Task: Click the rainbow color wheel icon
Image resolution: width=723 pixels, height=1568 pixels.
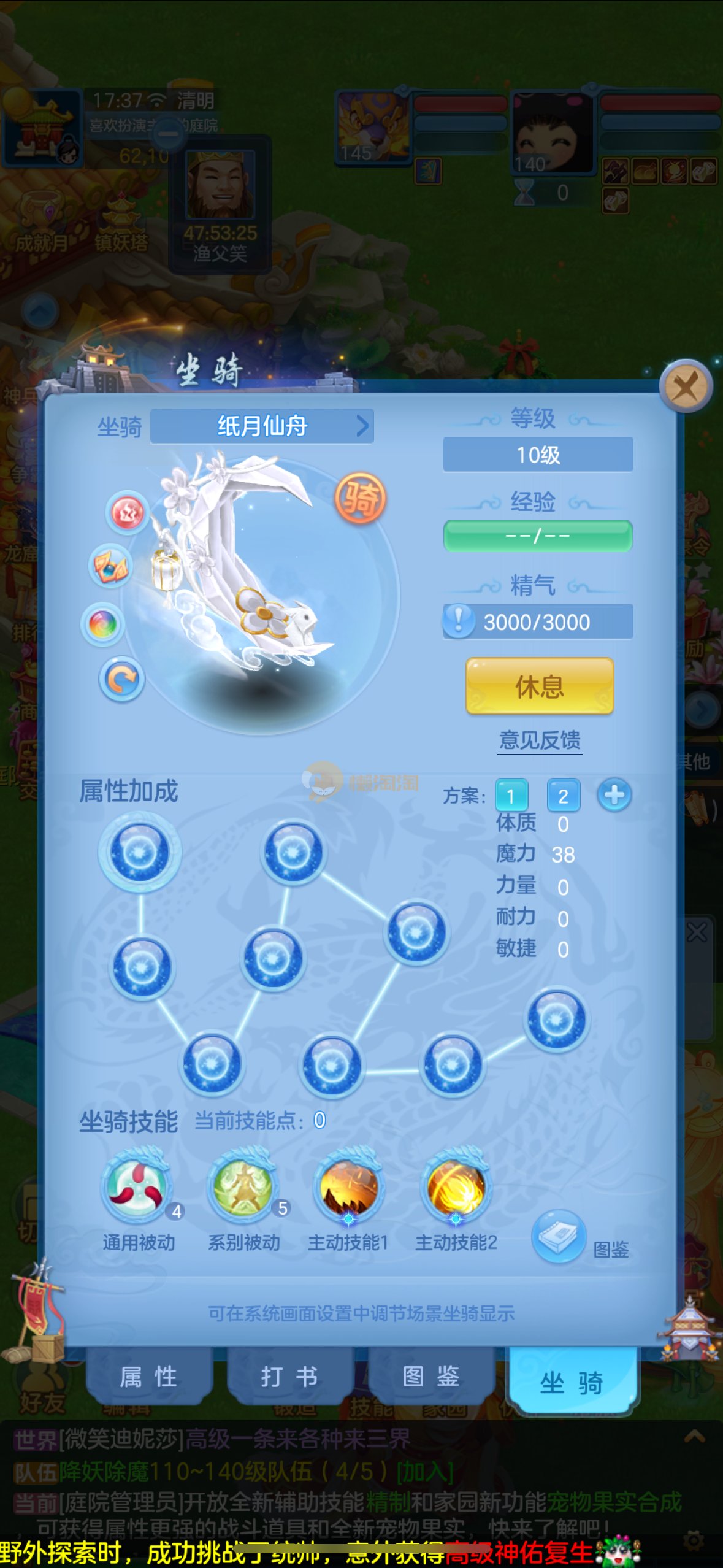Action: click(103, 625)
